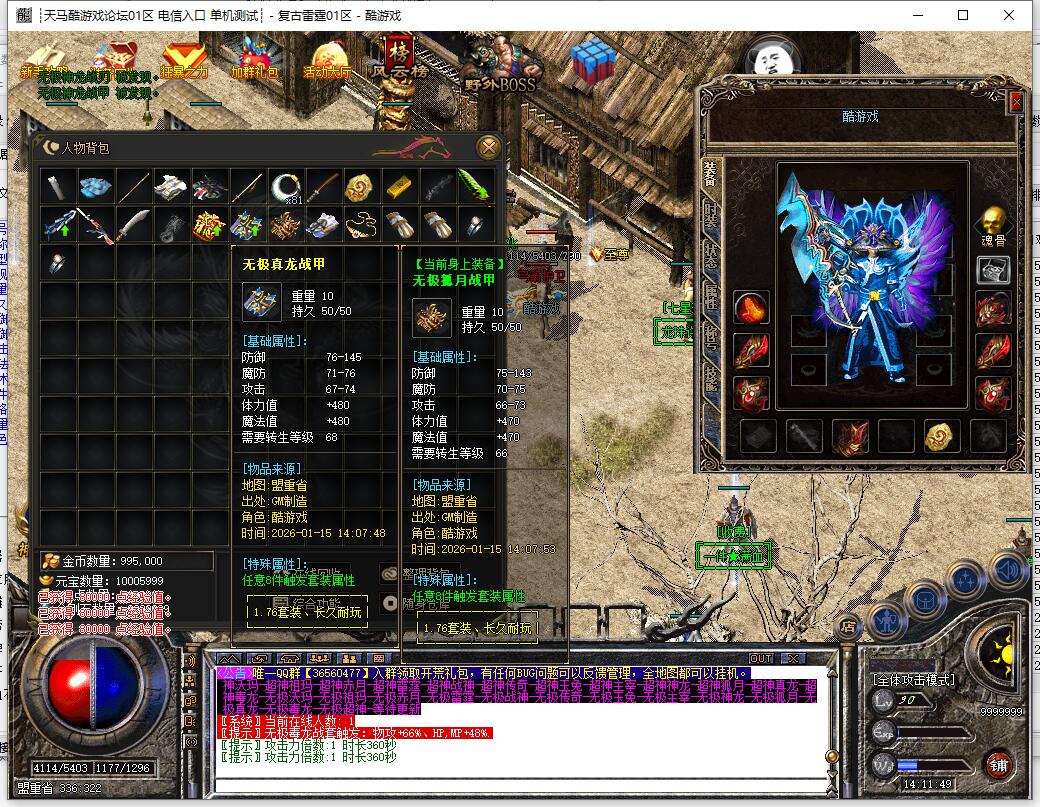This screenshot has height=807, width=1040.
Task: Close the character backpack panel
Action: [x=489, y=147]
